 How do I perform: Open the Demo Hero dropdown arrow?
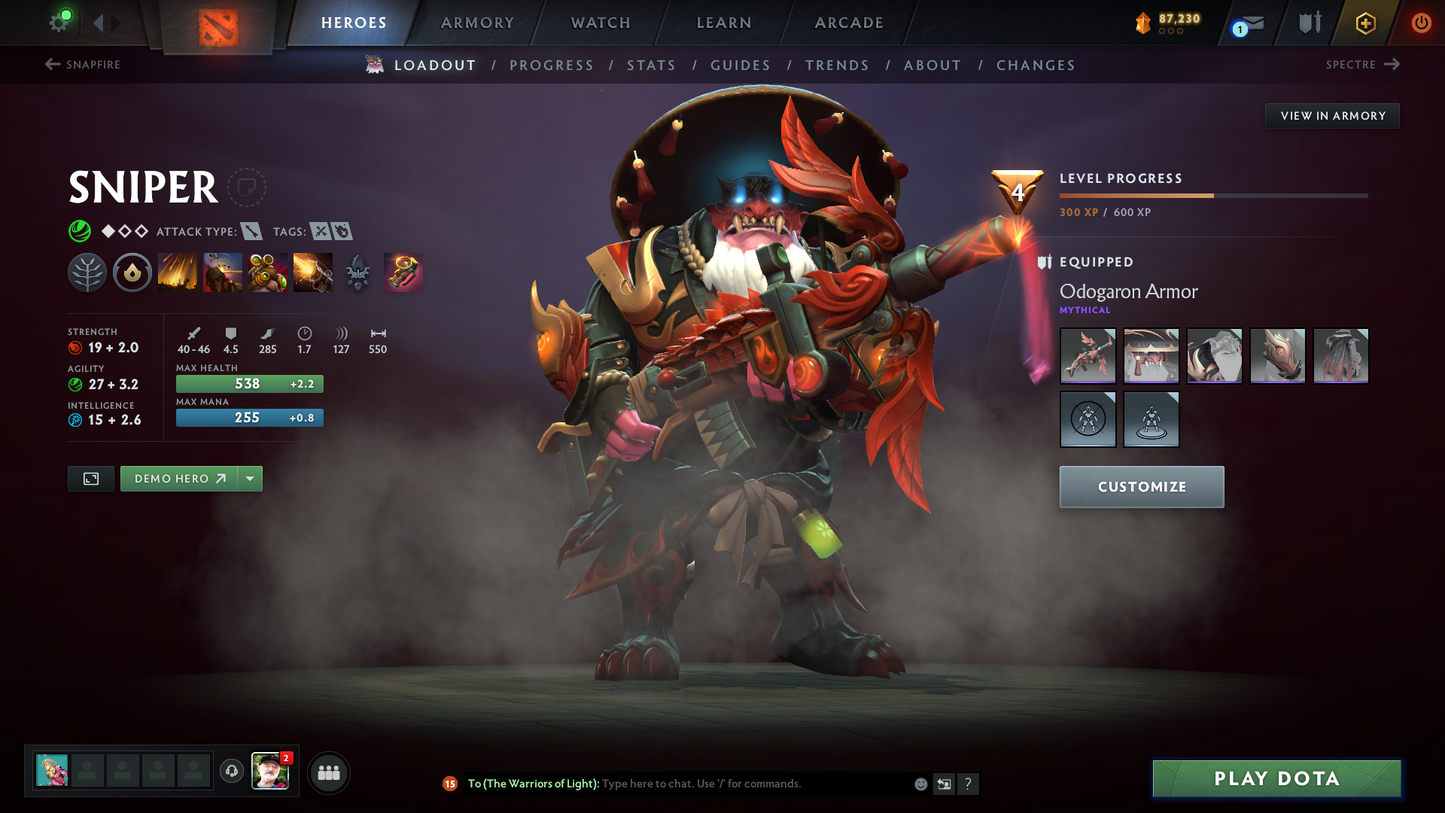click(x=250, y=478)
